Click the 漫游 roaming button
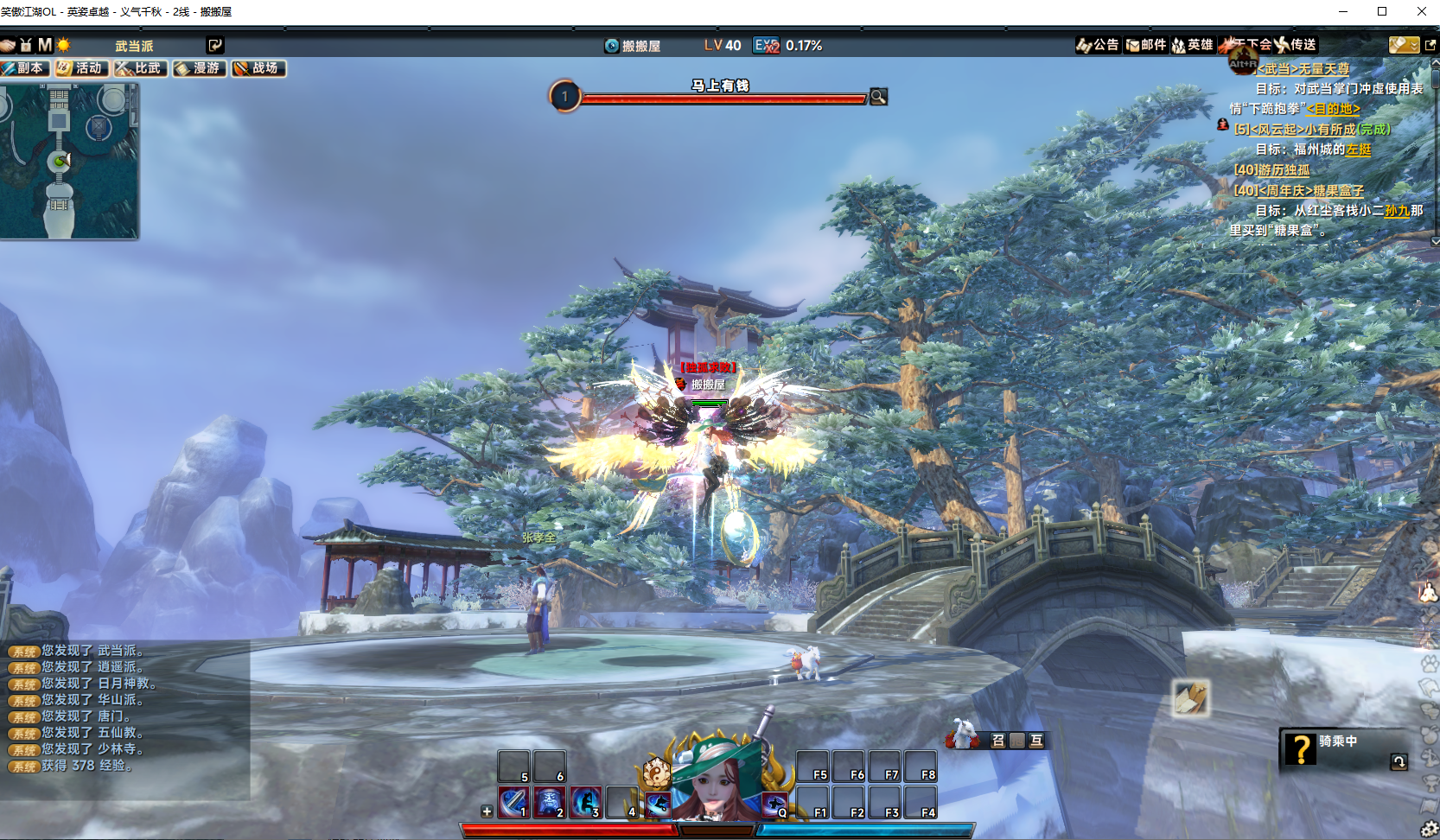The height and width of the screenshot is (840, 1440). [199, 68]
